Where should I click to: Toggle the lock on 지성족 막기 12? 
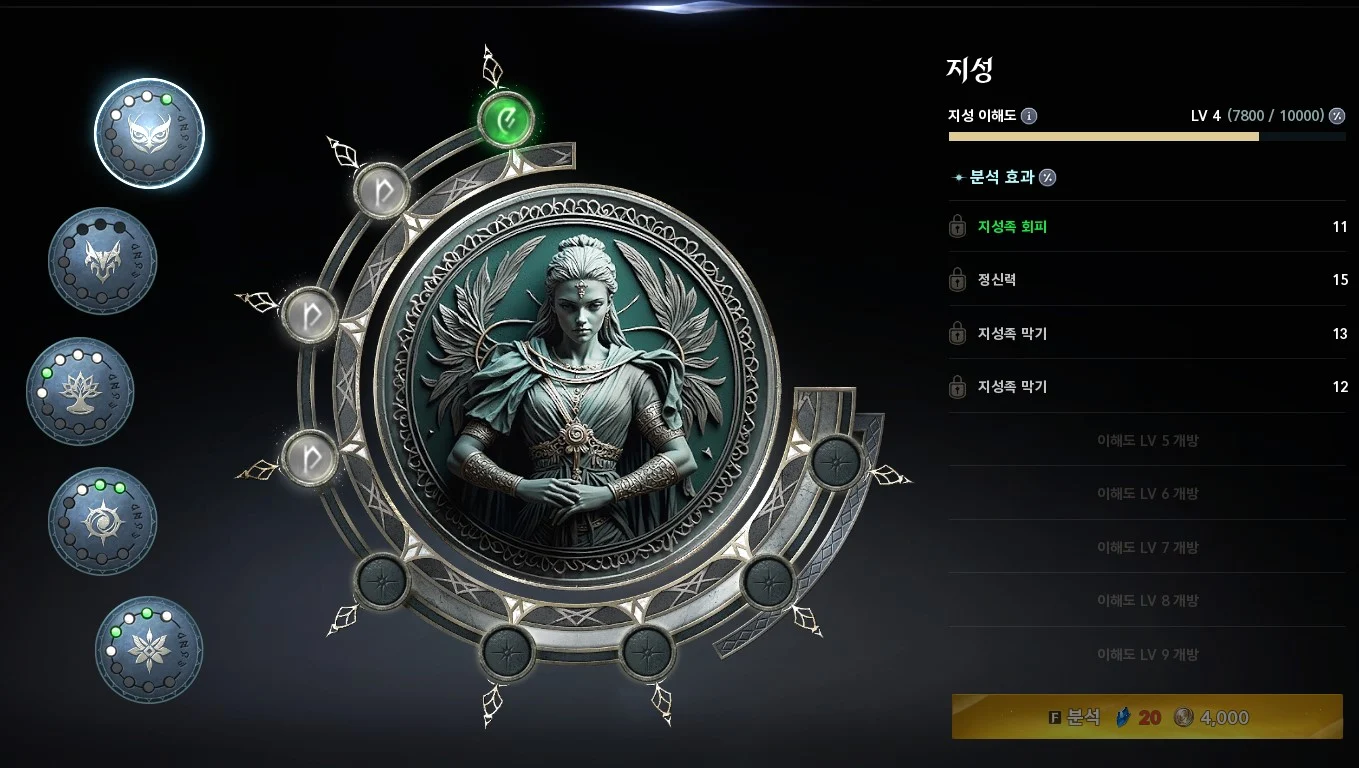tap(957, 387)
